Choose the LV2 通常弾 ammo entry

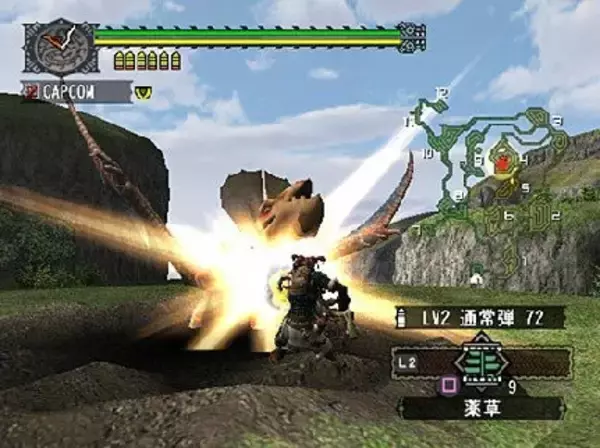coord(479,318)
